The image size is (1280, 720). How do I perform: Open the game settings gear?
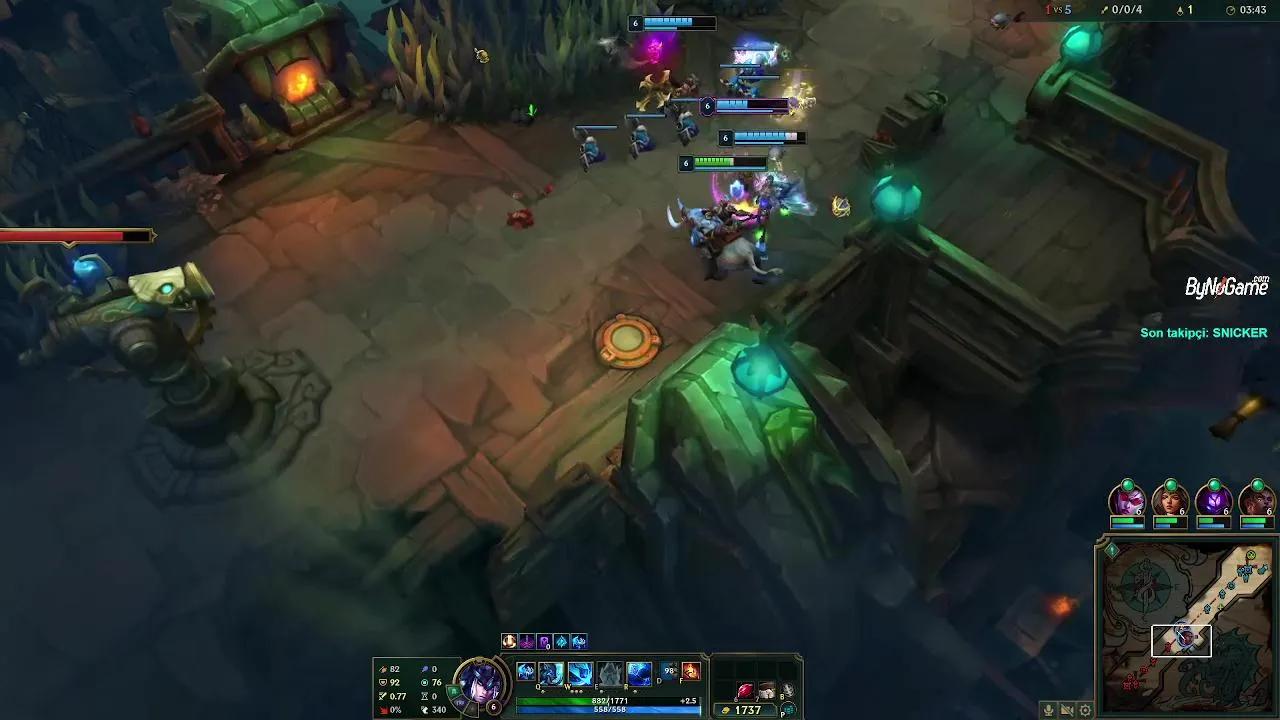pyautogui.click(x=1085, y=710)
